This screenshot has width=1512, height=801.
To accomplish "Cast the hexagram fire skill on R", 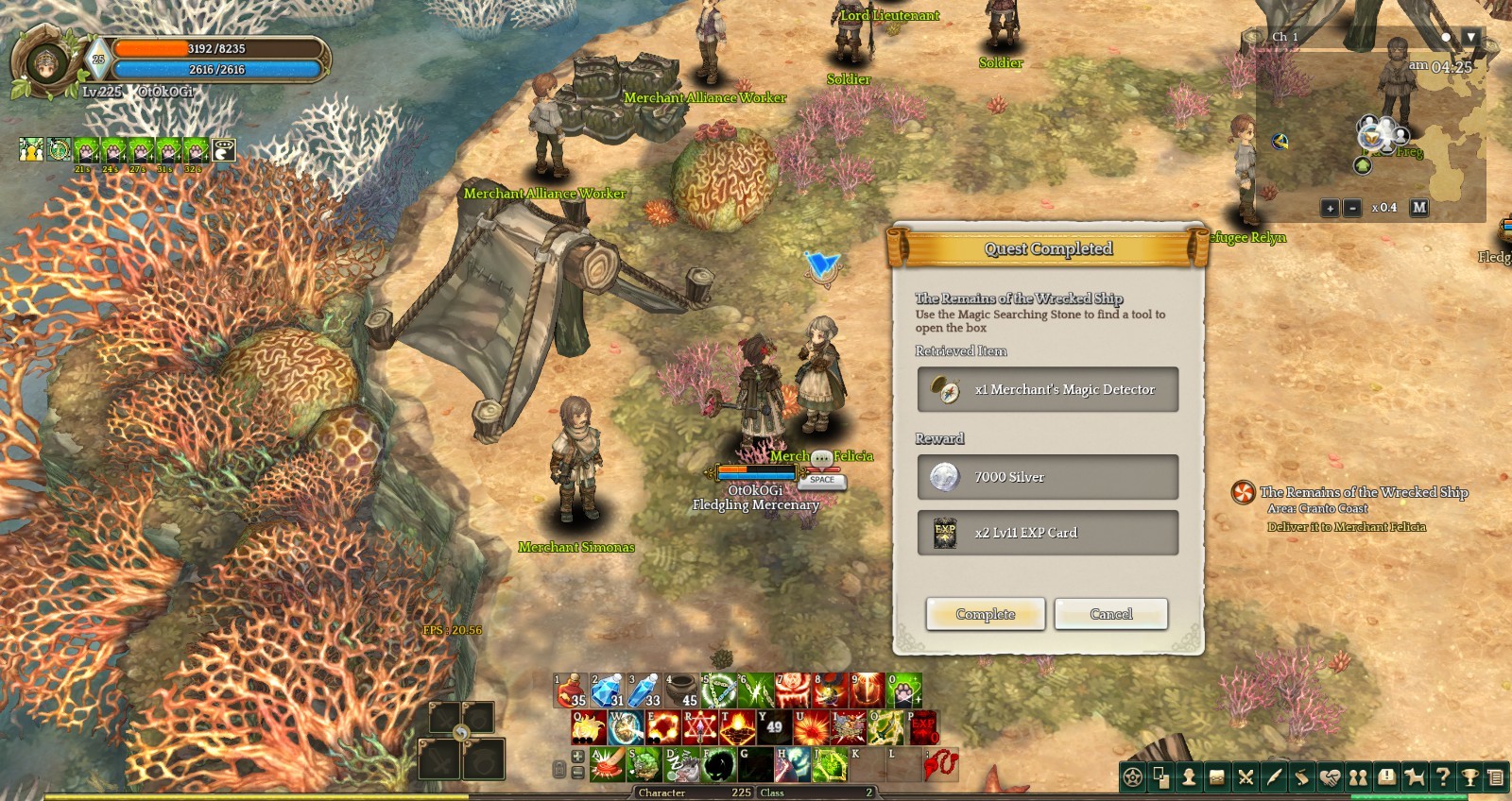I will coord(699,728).
